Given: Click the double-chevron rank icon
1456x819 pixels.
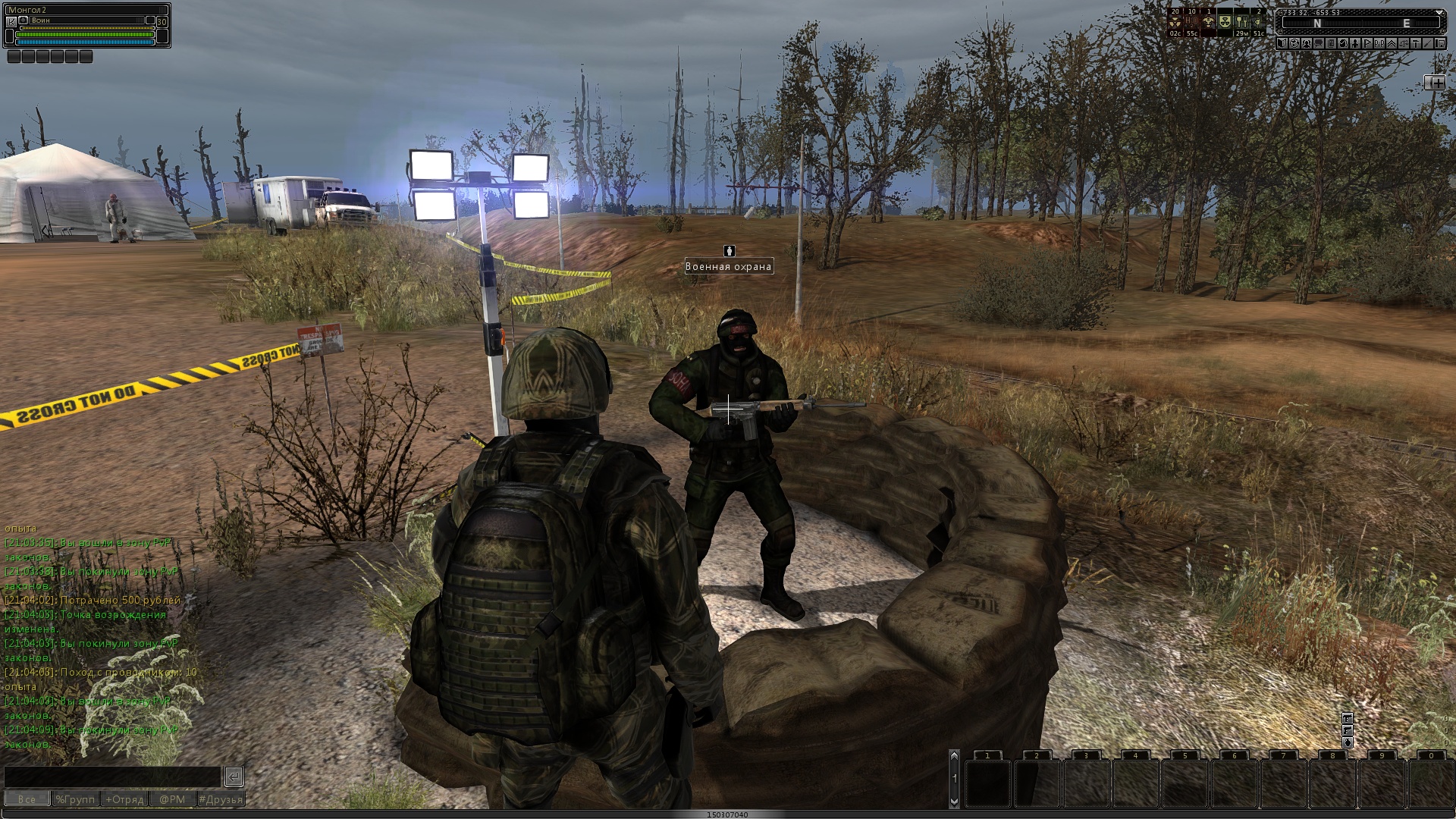Looking at the screenshot, I should 1392,43.
